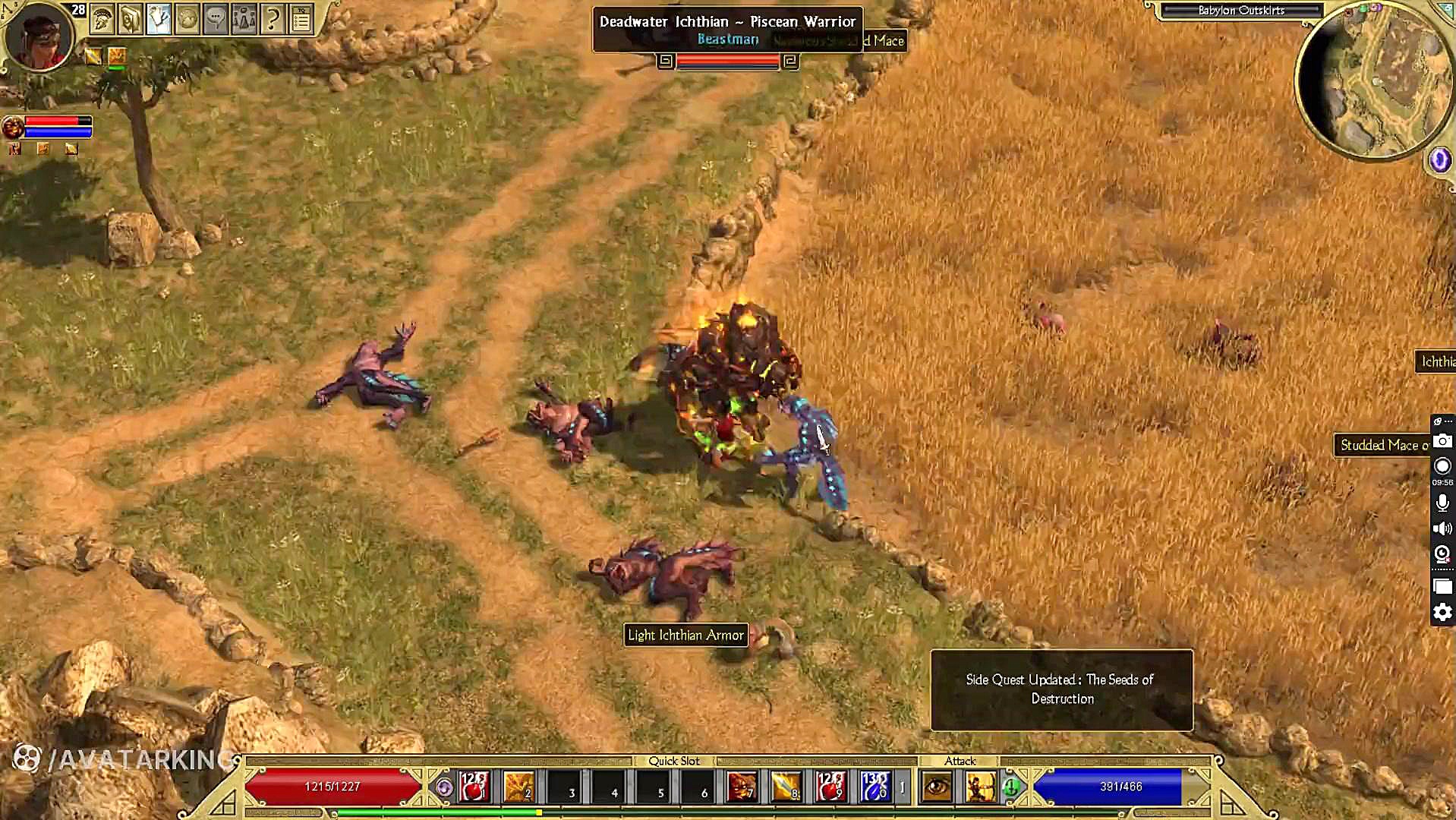The image size is (1456, 820).
Task: Open the quest scroll journal
Action: tap(159, 20)
